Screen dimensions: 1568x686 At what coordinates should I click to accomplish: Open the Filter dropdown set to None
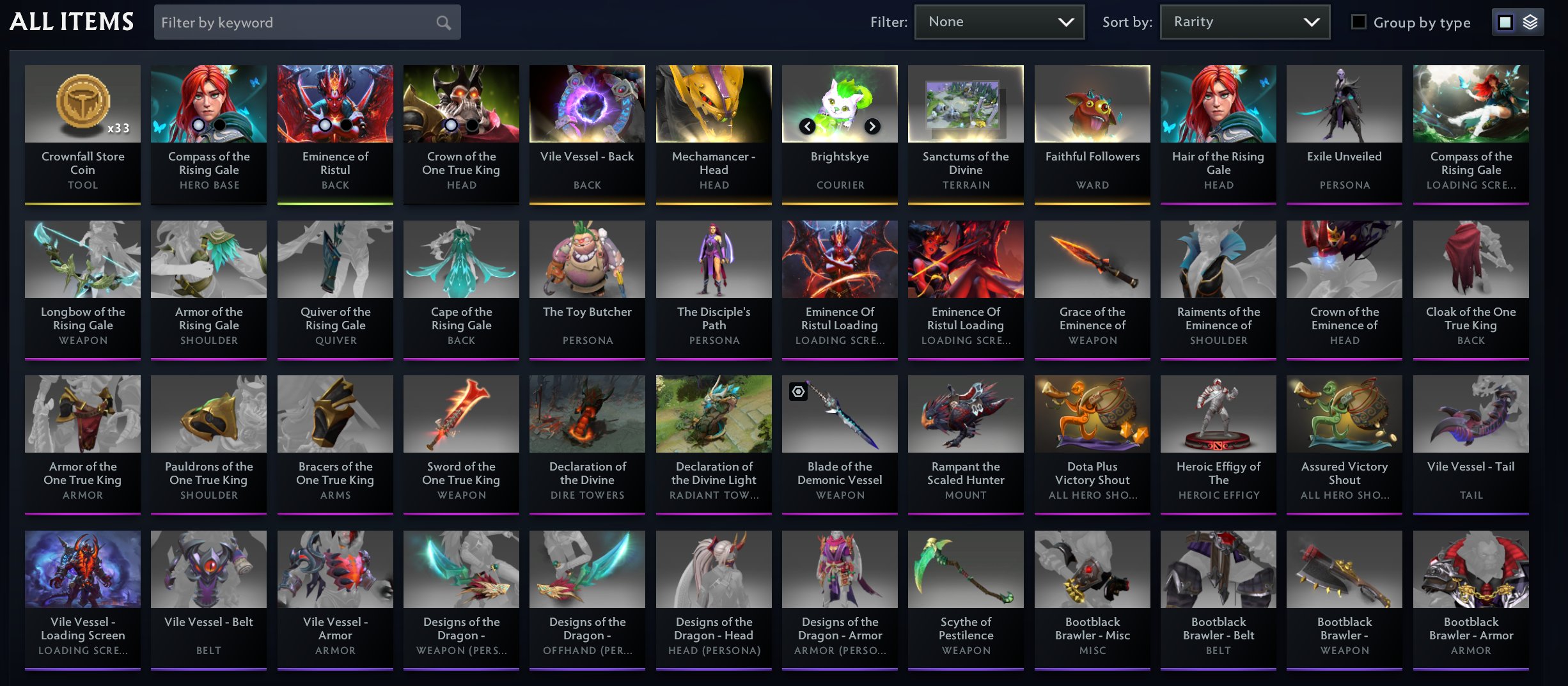[999, 21]
